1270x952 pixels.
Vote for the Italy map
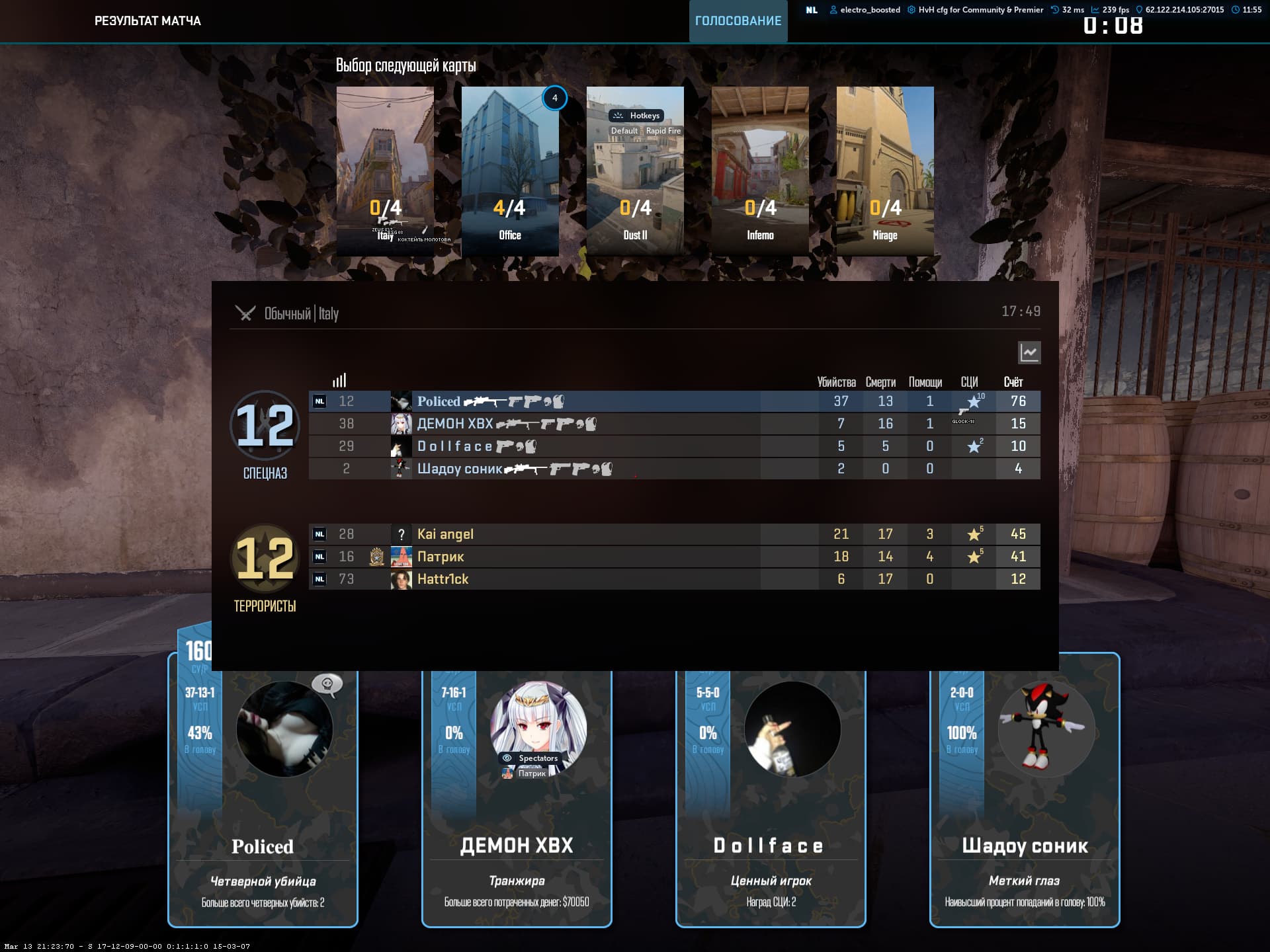click(x=385, y=171)
